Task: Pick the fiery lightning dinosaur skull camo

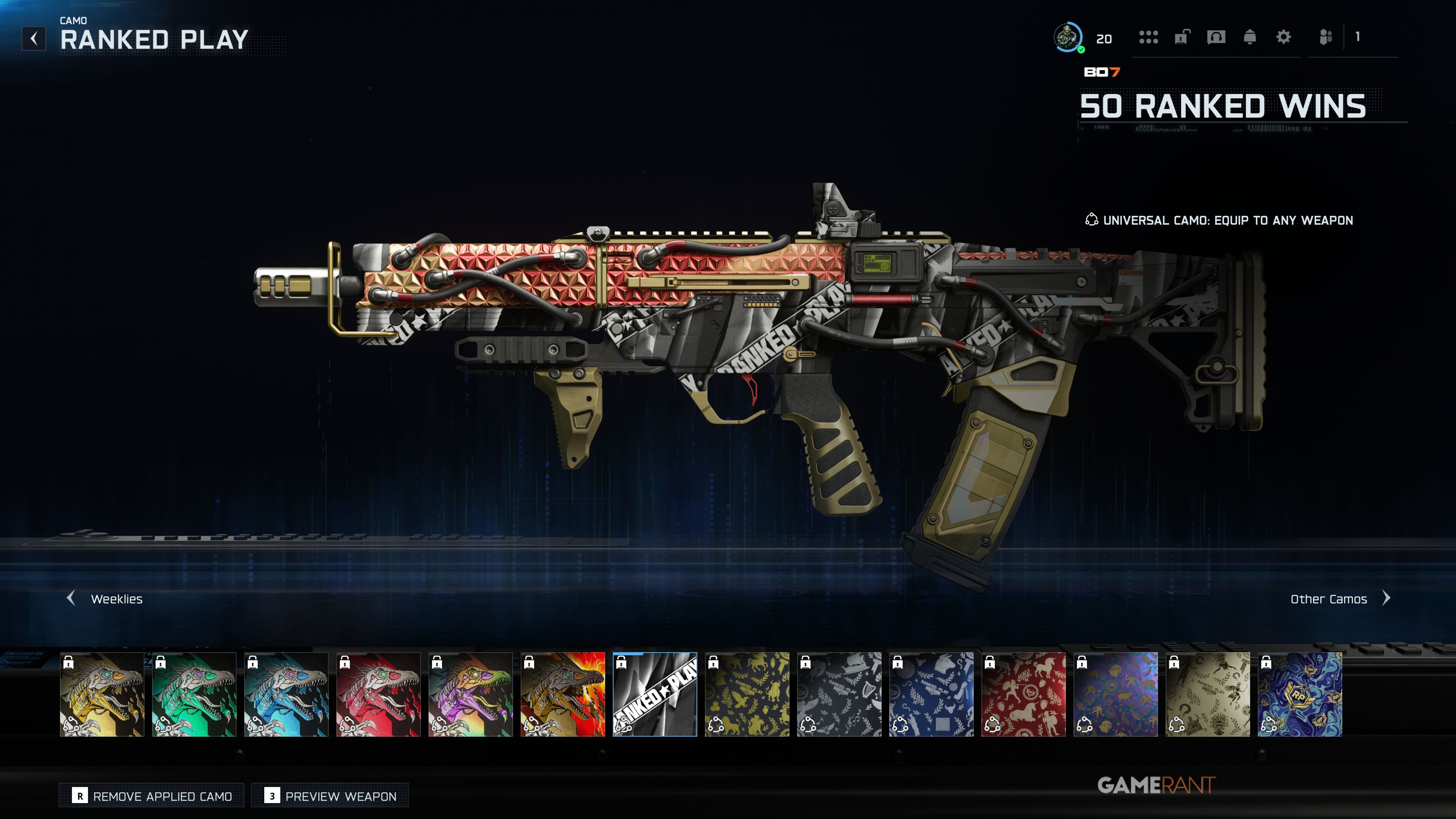Action: coord(562,694)
